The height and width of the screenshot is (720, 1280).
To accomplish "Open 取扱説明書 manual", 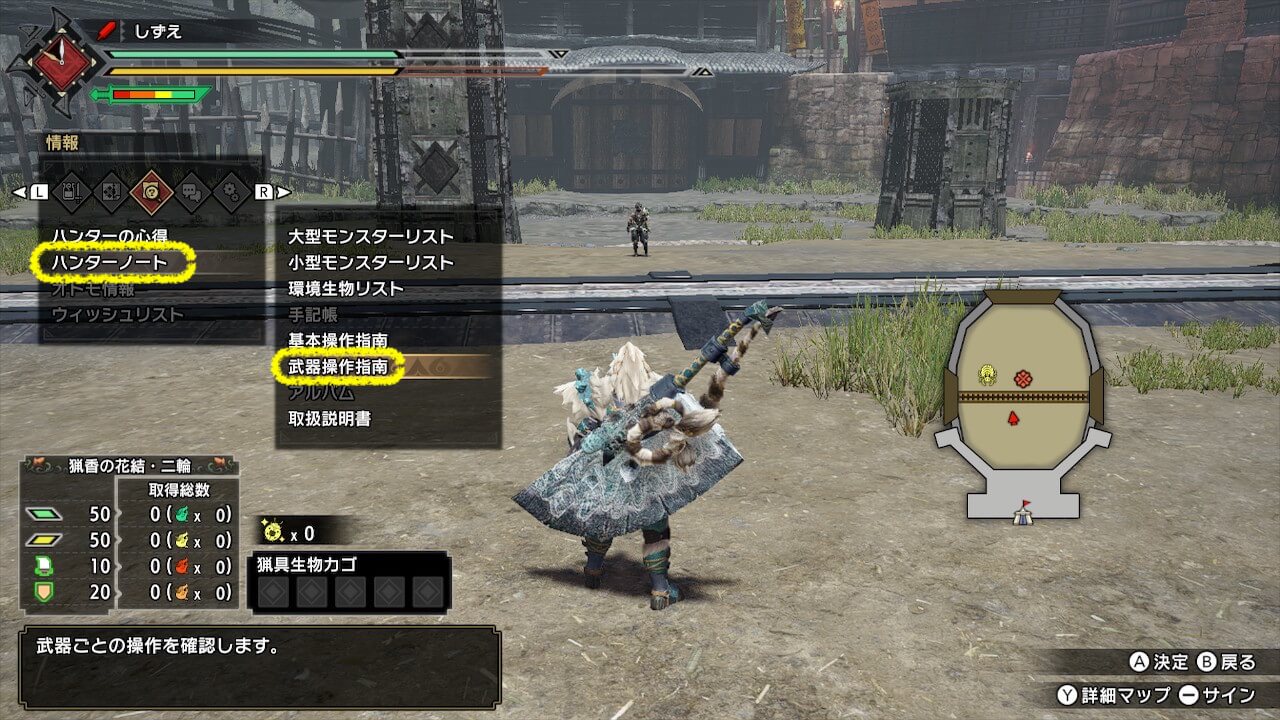I will 330,419.
